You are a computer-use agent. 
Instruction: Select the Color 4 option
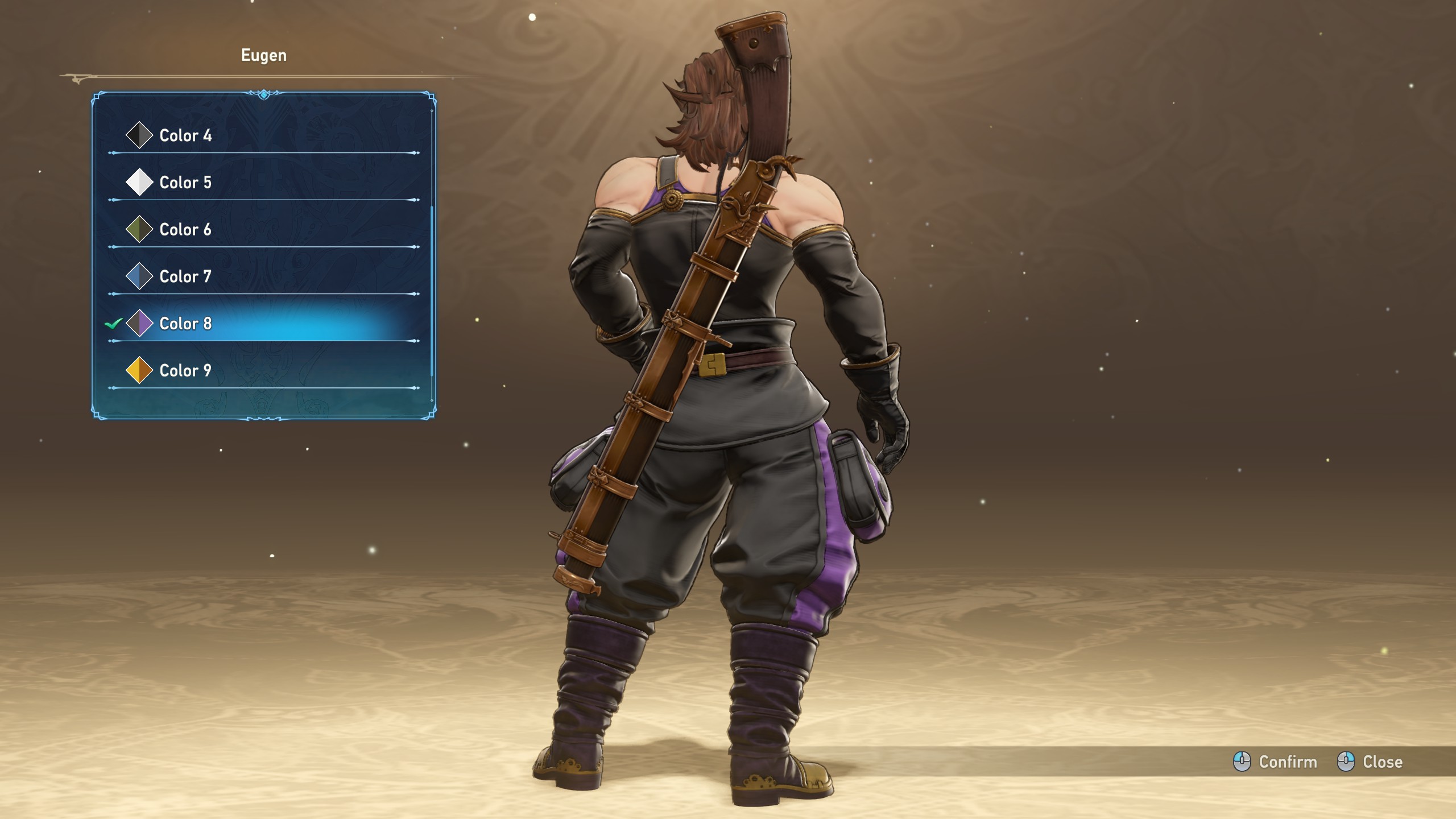tap(185, 135)
